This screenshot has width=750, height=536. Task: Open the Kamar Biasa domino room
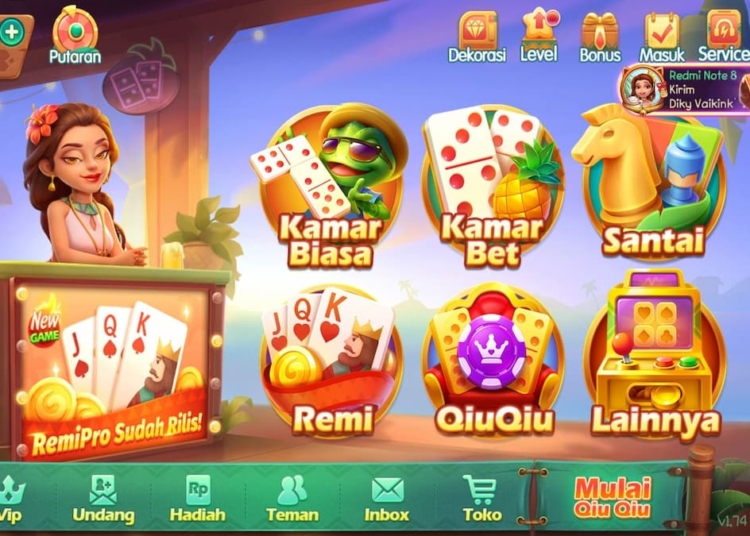coord(330,190)
